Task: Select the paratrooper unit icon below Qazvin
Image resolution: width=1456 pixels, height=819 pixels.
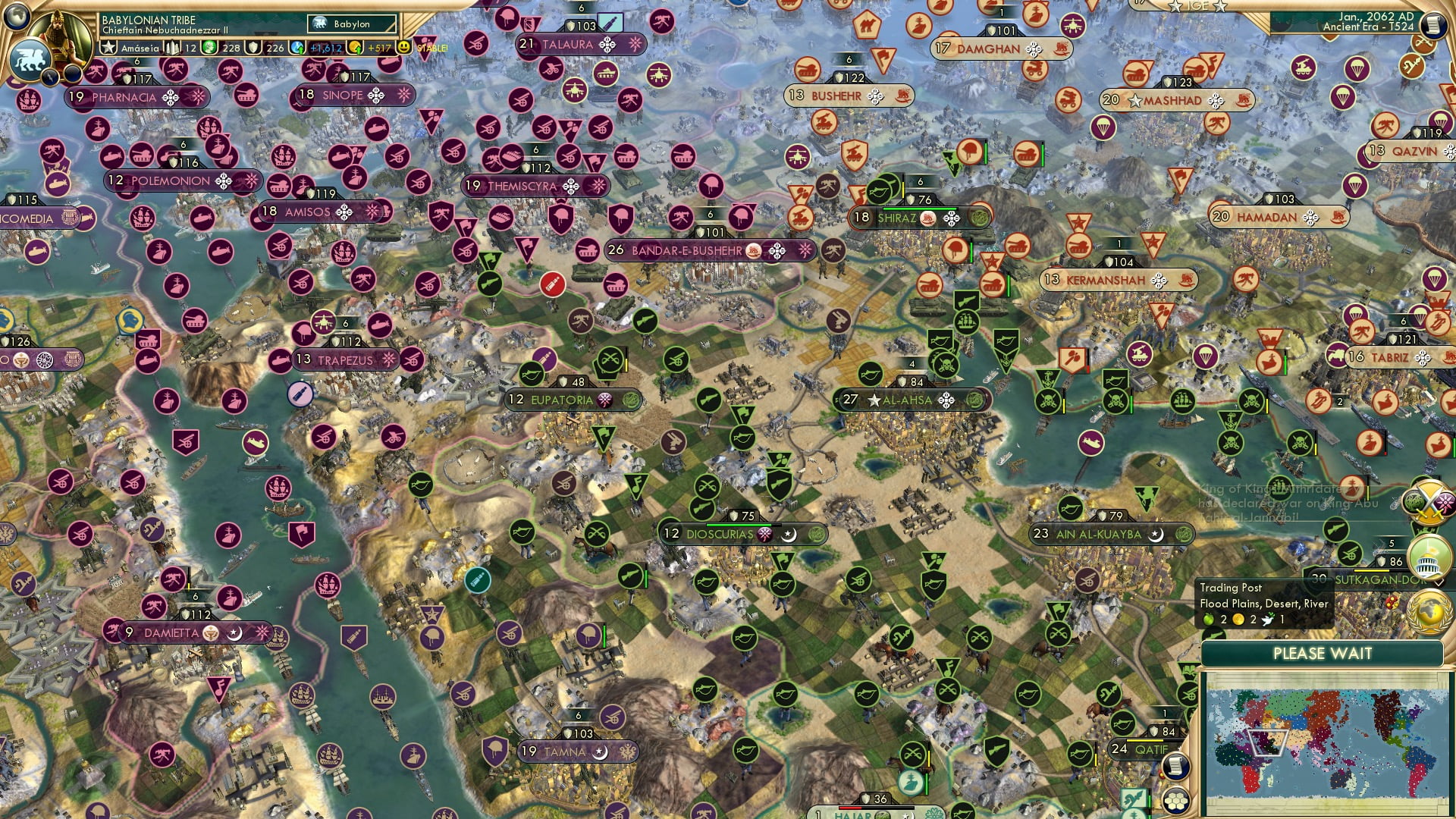Action: click(x=1356, y=184)
